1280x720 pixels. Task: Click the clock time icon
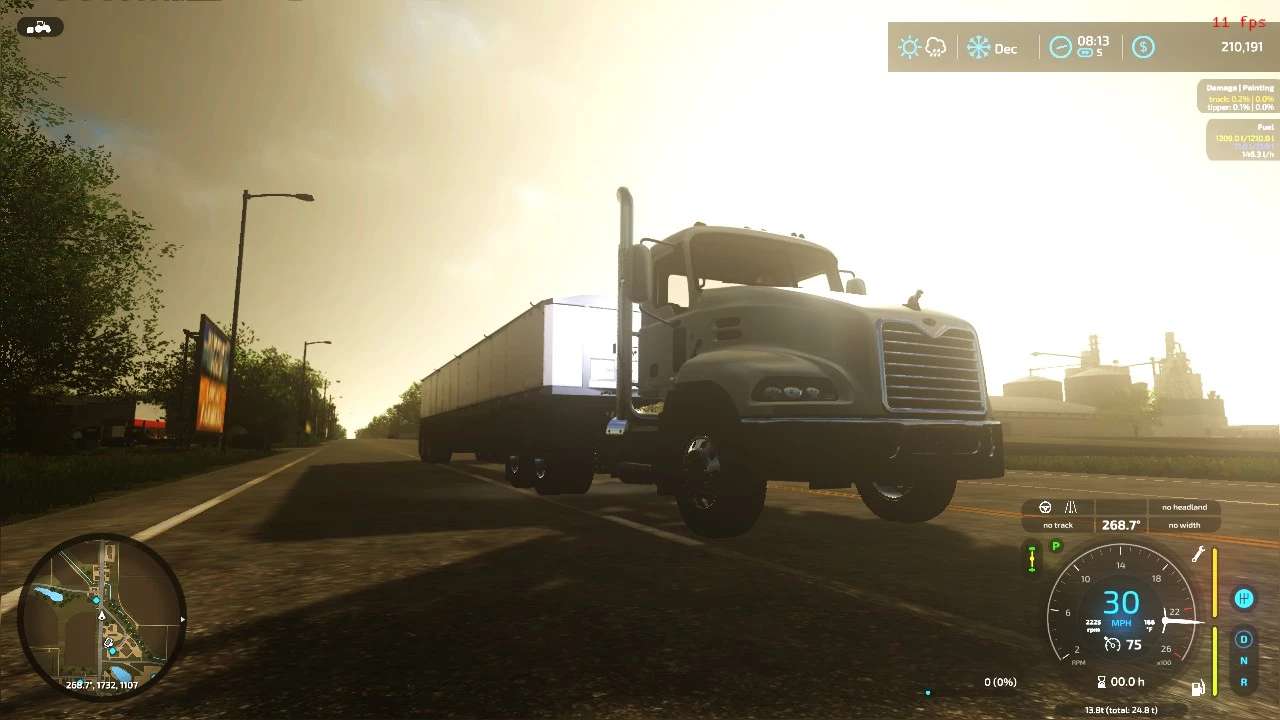[1060, 47]
